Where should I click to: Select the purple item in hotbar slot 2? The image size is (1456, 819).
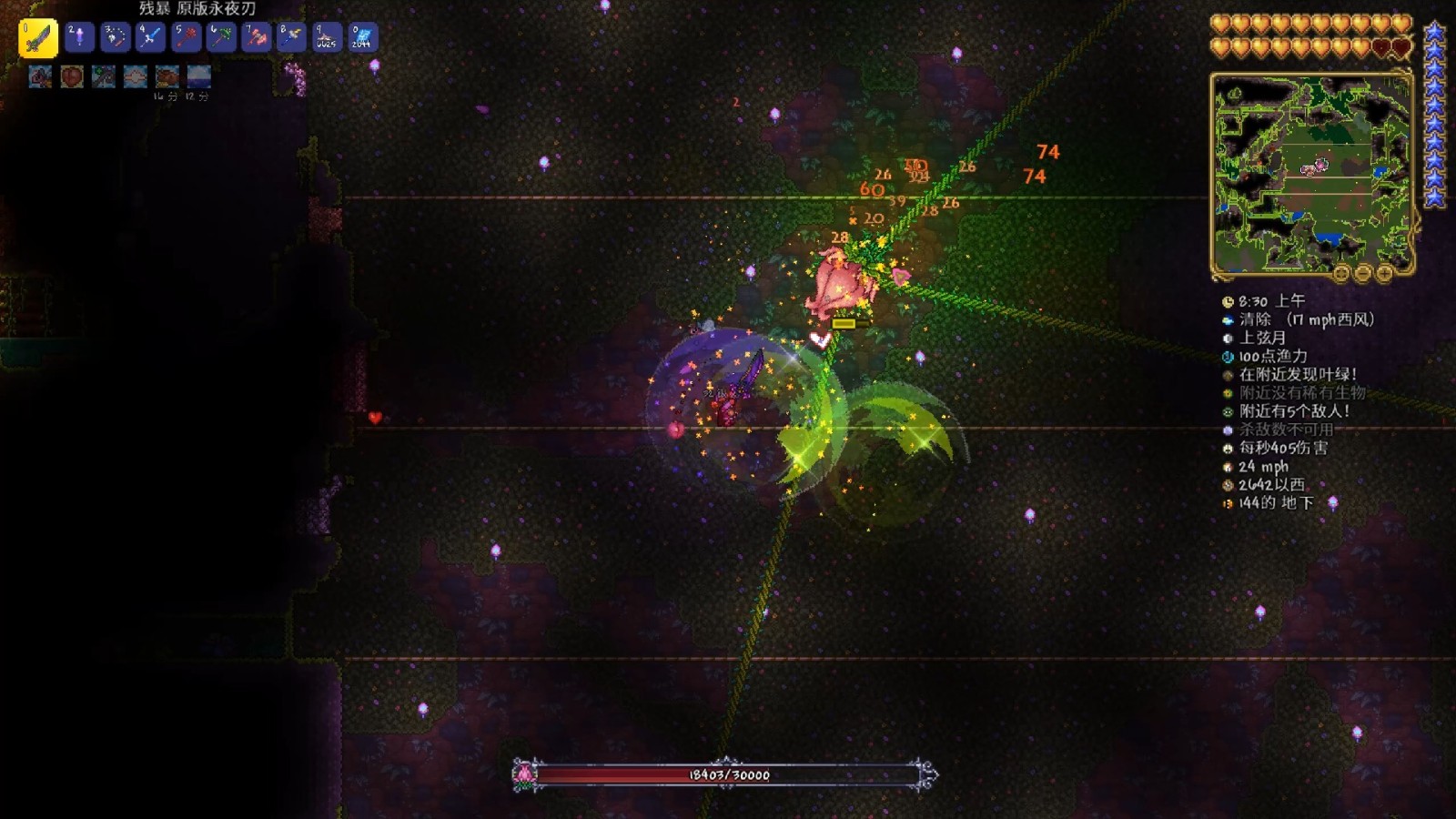coord(79,37)
